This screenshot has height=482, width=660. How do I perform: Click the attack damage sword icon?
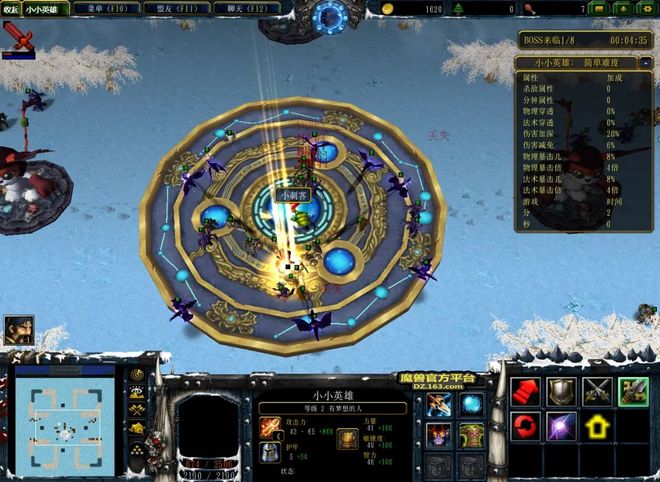click(x=270, y=427)
